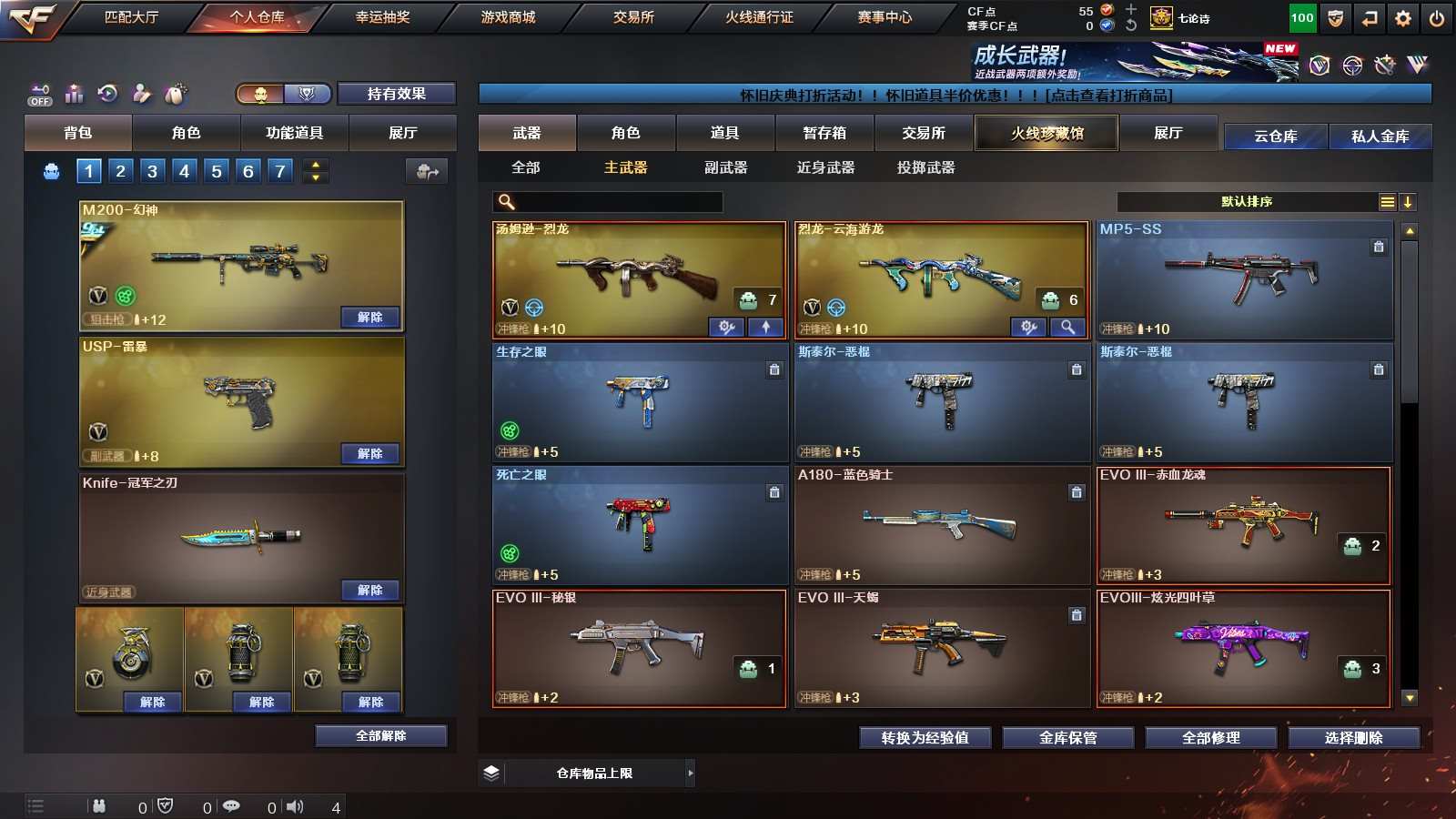Select the 汤姆逊-烈龙 weapon tile

pyautogui.click(x=638, y=275)
